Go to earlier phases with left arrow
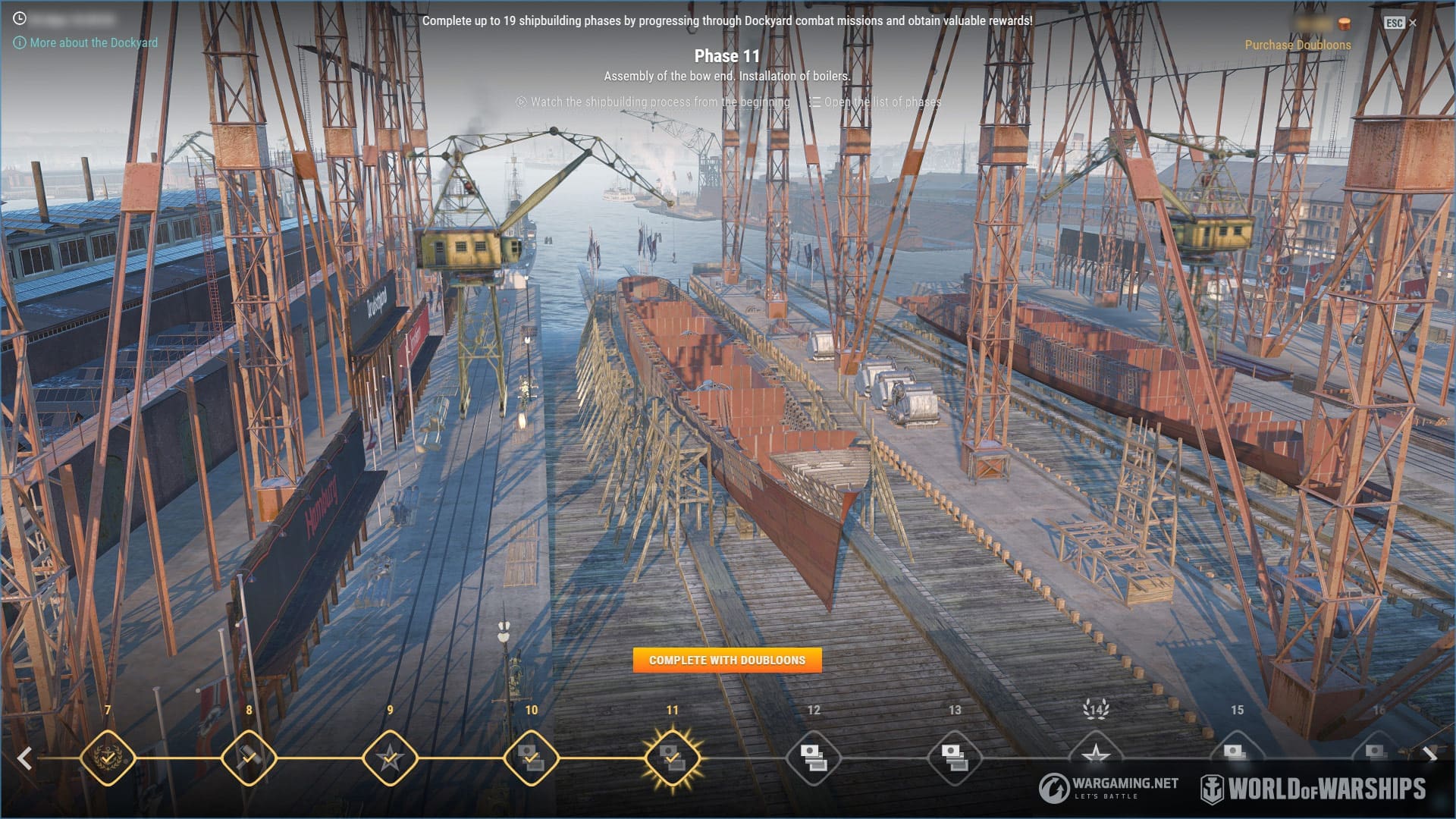 click(x=25, y=758)
